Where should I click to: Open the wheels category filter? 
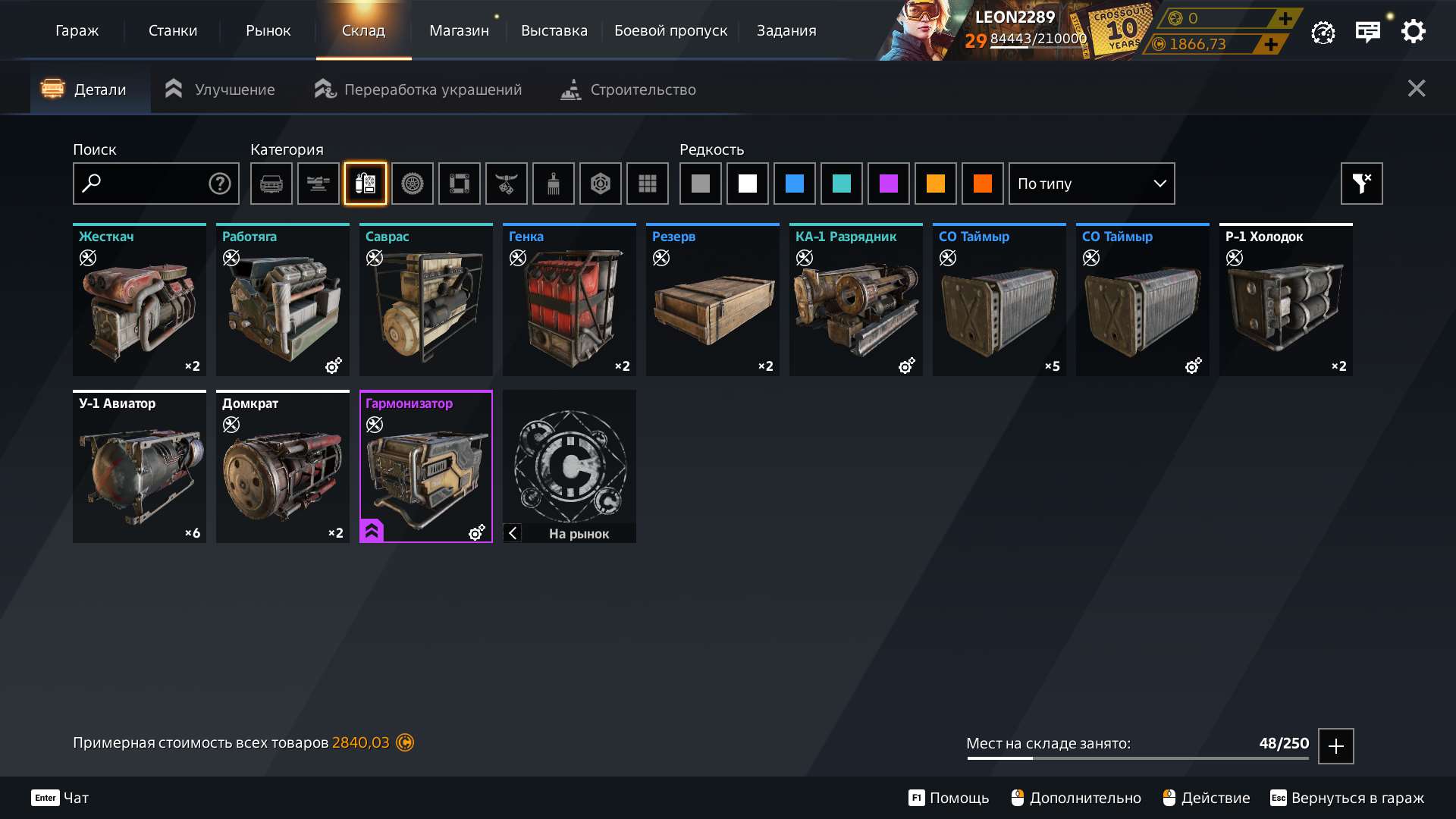click(412, 184)
